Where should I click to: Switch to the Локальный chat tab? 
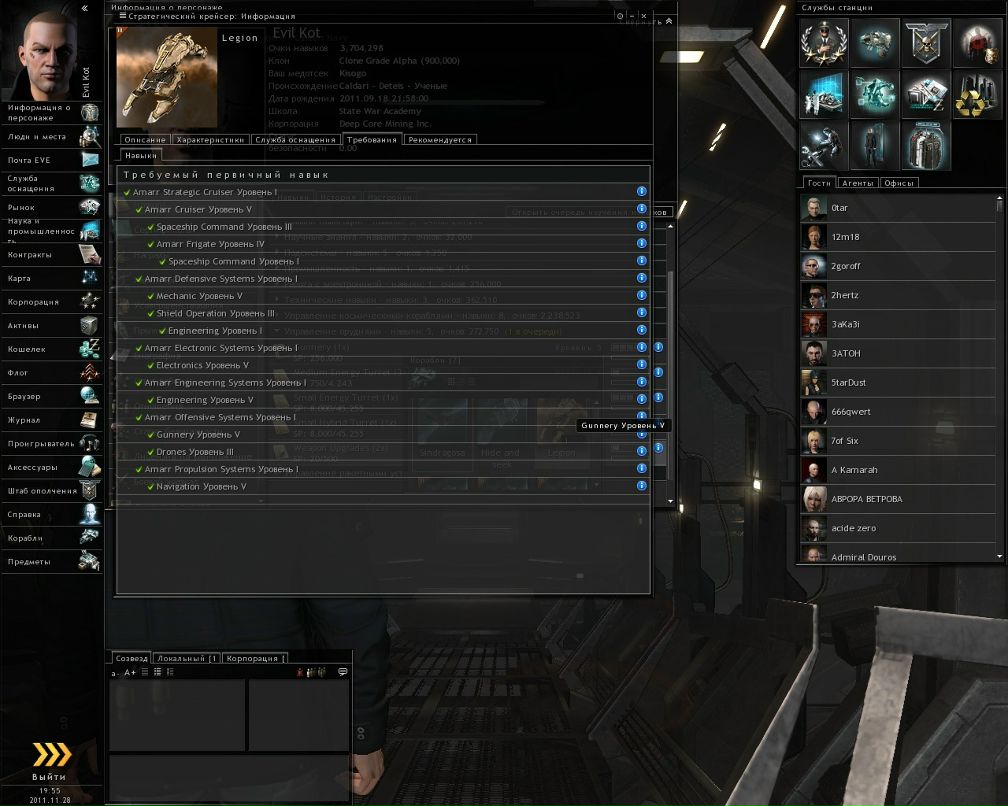click(x=187, y=659)
